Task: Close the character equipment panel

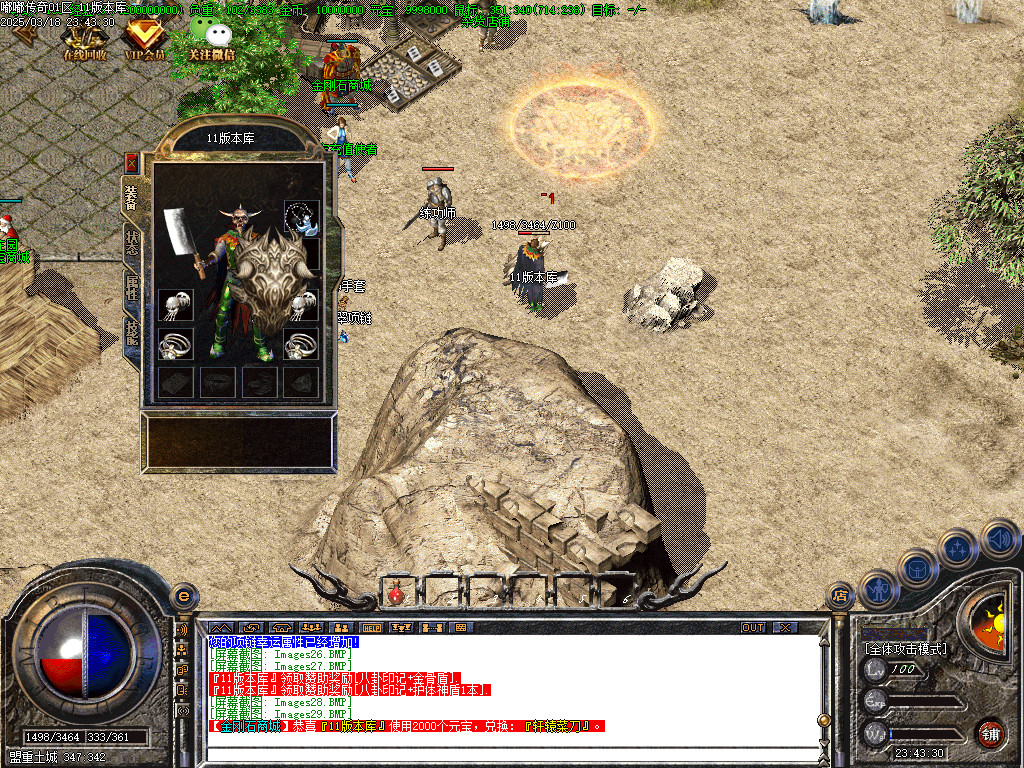Action: [131, 163]
